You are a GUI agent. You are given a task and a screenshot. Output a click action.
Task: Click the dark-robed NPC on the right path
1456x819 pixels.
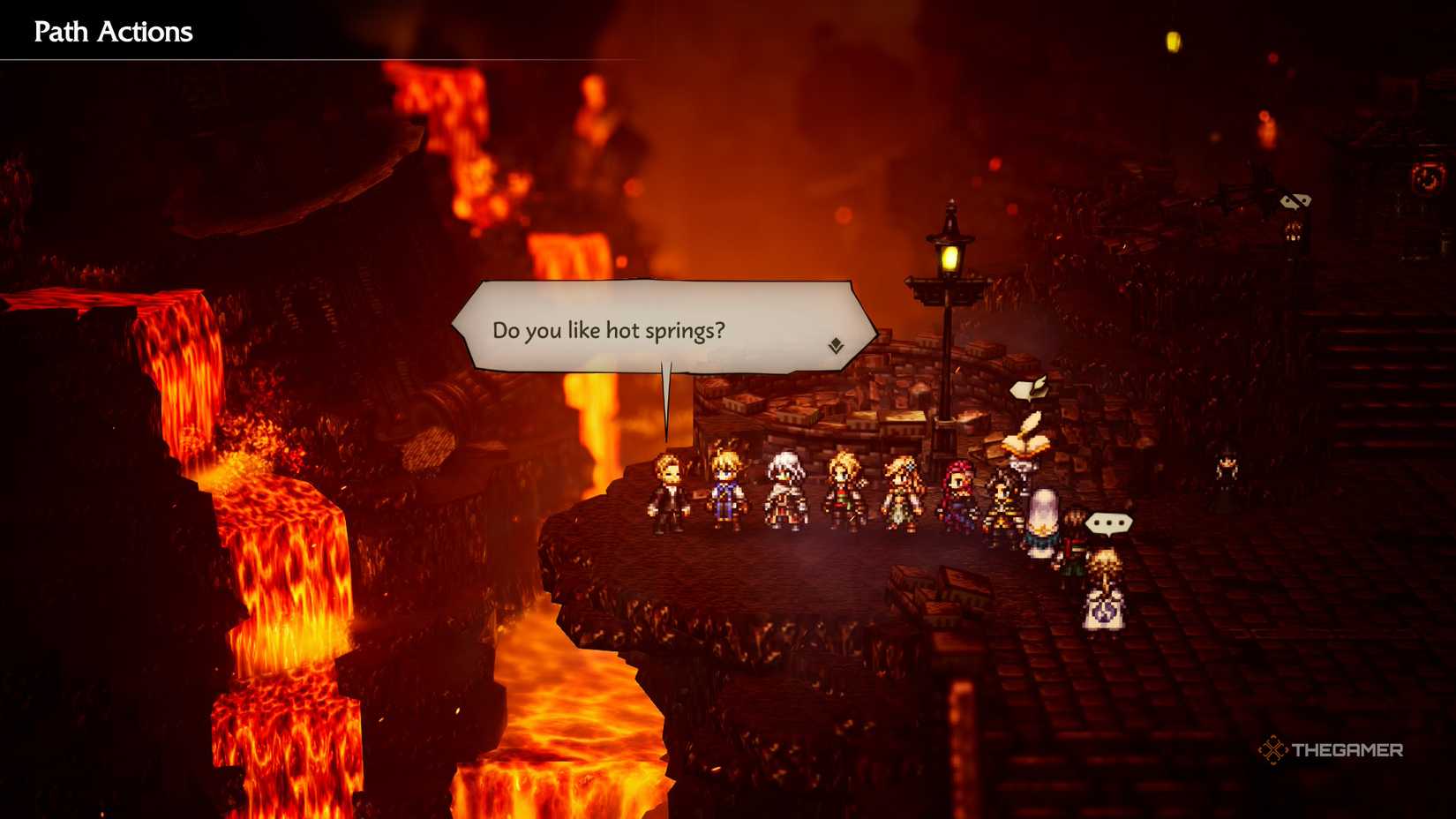tap(1227, 468)
